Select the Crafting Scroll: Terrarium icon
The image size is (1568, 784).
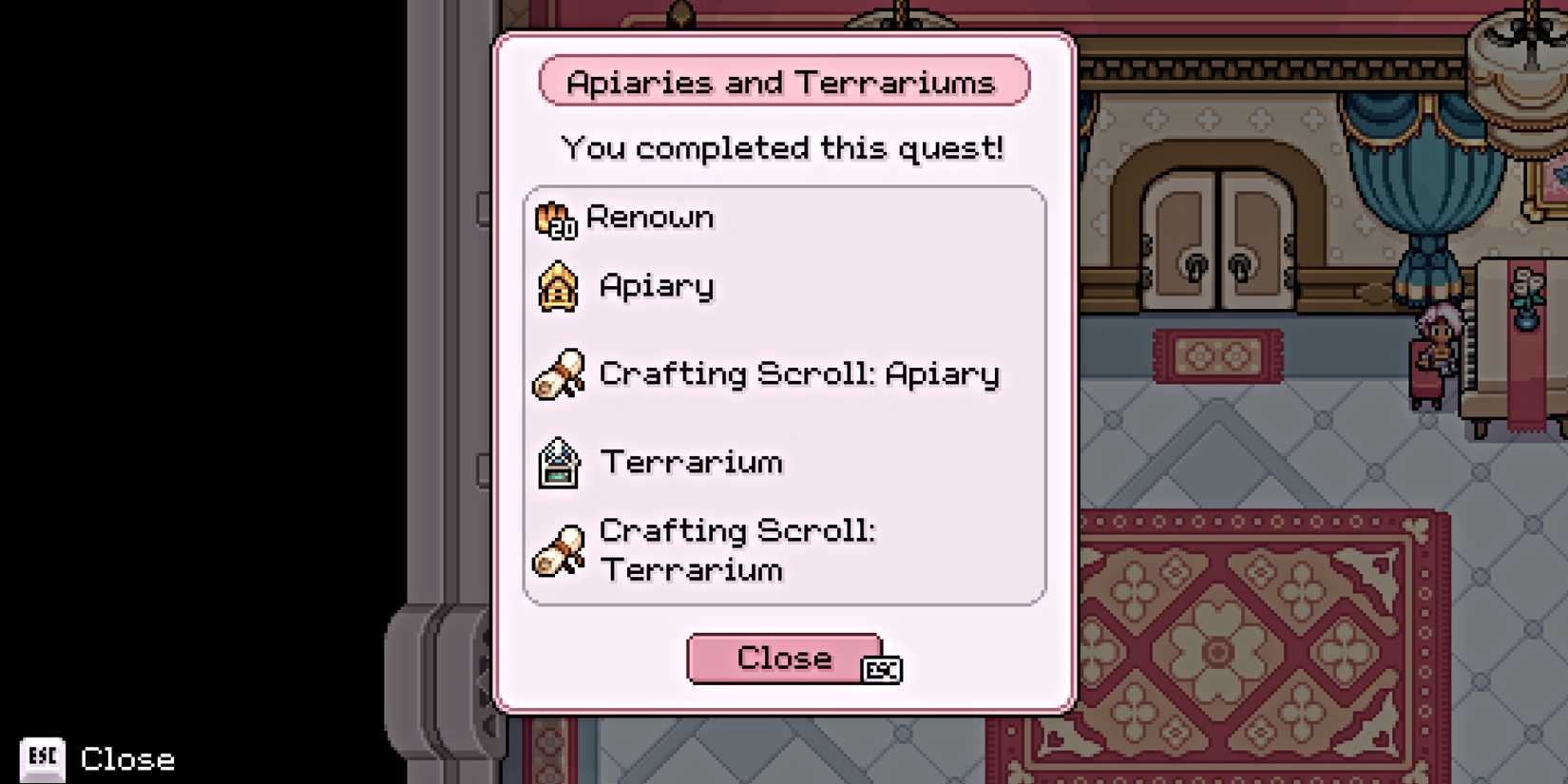pos(559,551)
